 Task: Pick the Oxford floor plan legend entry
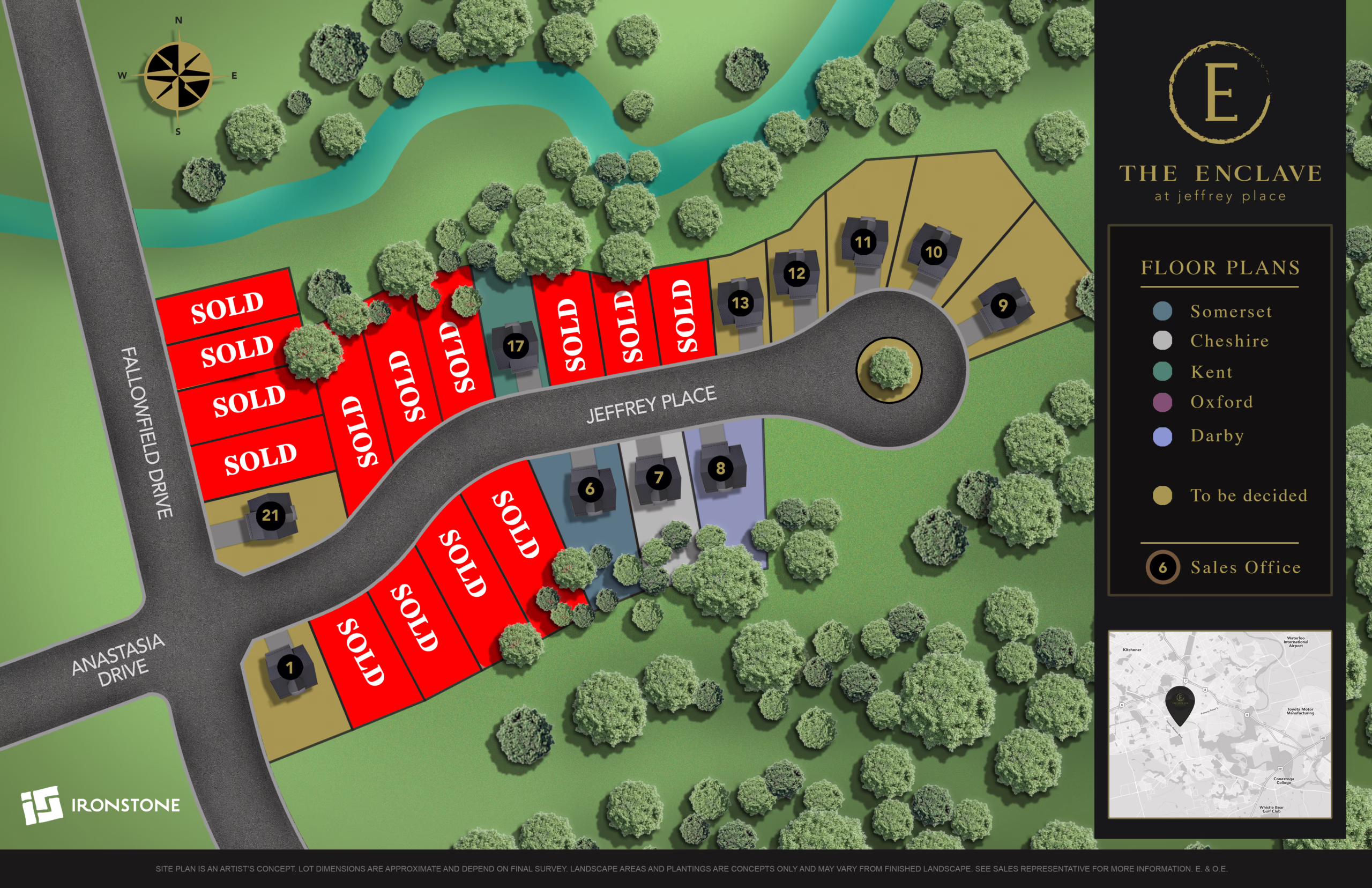click(1221, 402)
